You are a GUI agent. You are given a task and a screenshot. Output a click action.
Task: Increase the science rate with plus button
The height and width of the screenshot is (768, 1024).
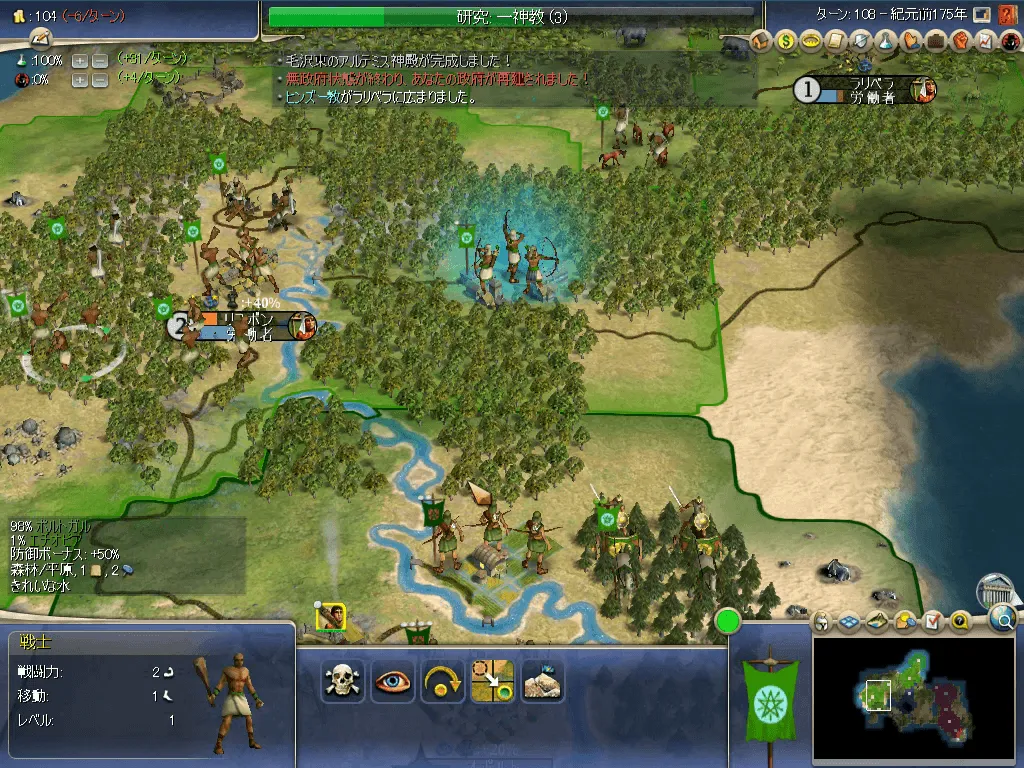[80, 60]
